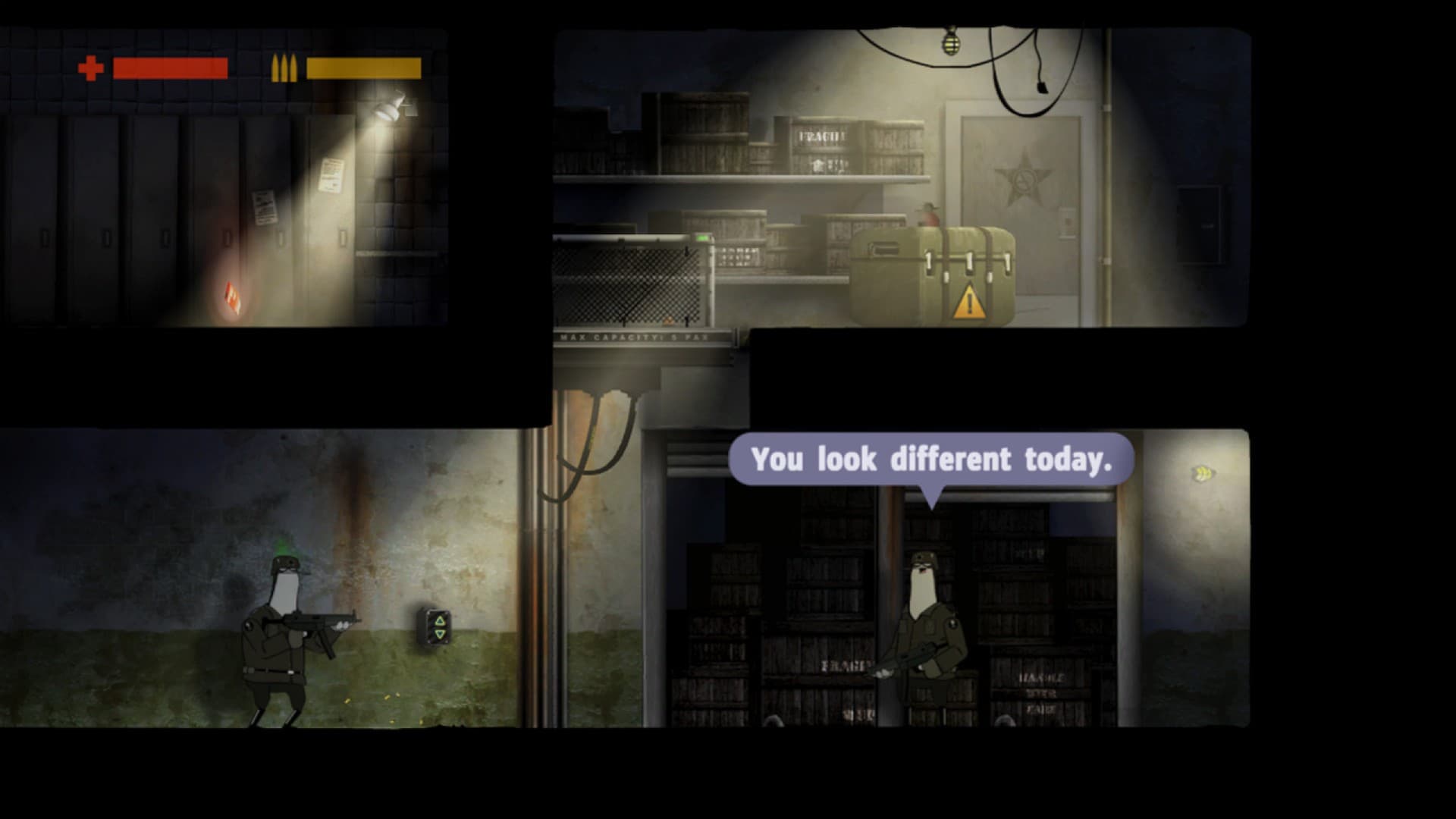The height and width of the screenshot is (819, 1456).
Task: Select the bullet ammo icon in the HUD
Action: [x=286, y=67]
